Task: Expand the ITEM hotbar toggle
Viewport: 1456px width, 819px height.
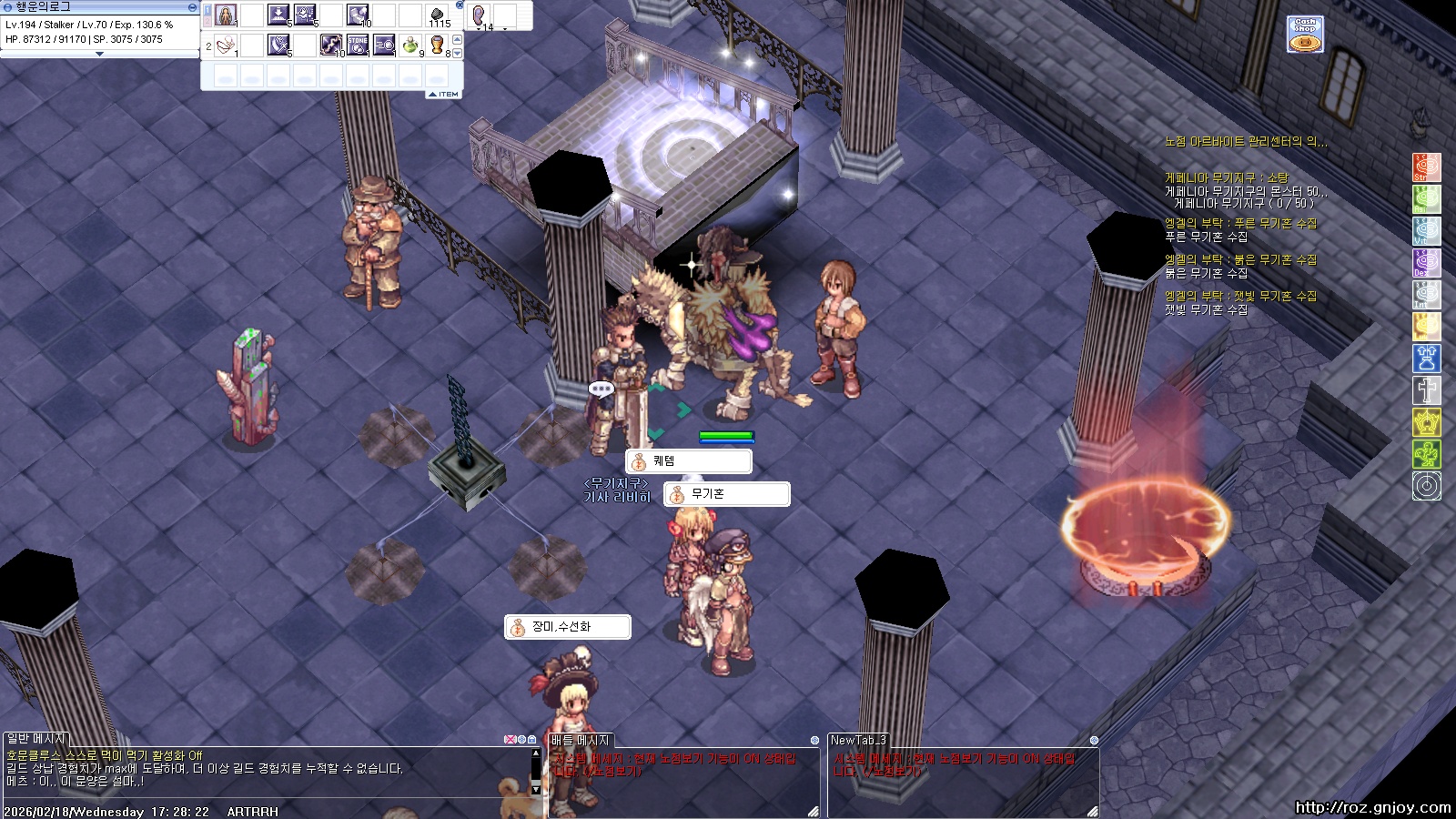Action: point(444,95)
